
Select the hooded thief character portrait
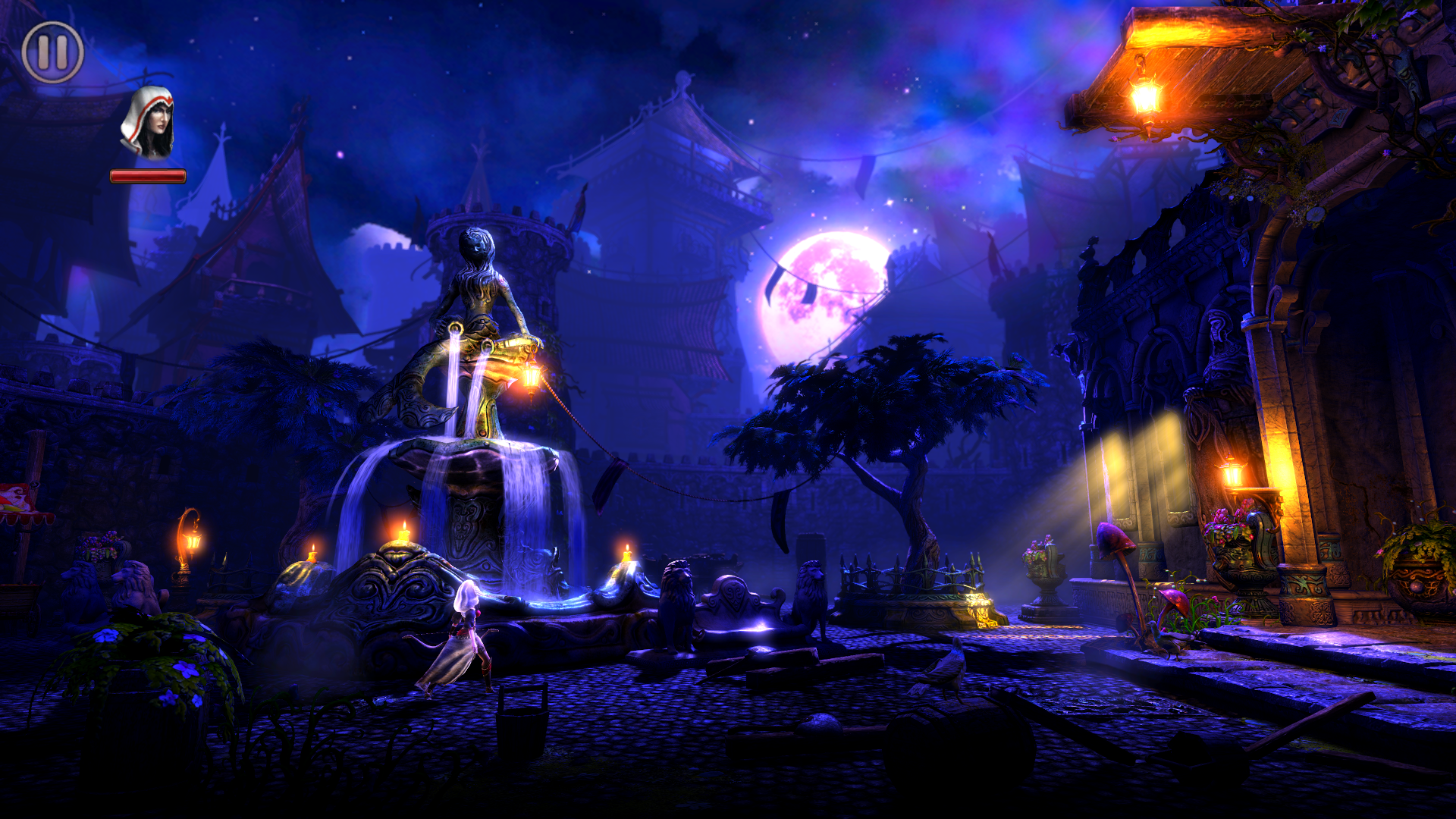click(x=148, y=124)
